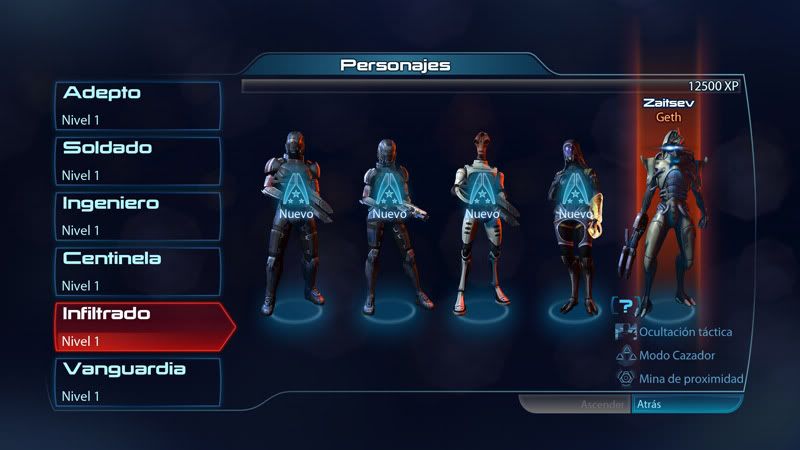Select the highlighted Infiltrado class
800x450 pixels.
pyautogui.click(x=140, y=325)
